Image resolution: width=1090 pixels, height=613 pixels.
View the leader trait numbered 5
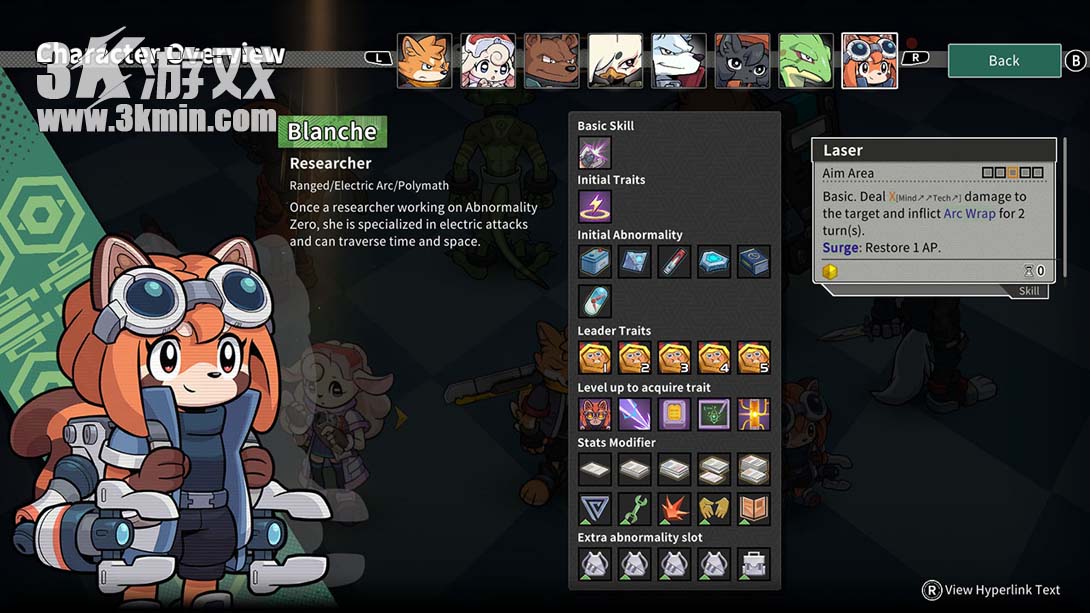[753, 357]
